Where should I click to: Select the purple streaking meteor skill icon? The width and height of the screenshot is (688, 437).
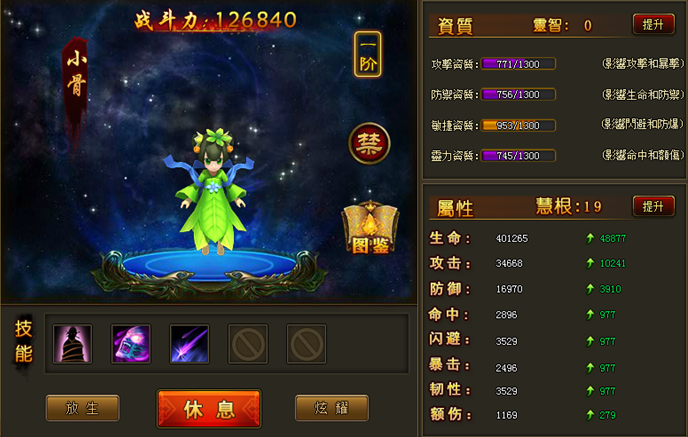(190, 344)
